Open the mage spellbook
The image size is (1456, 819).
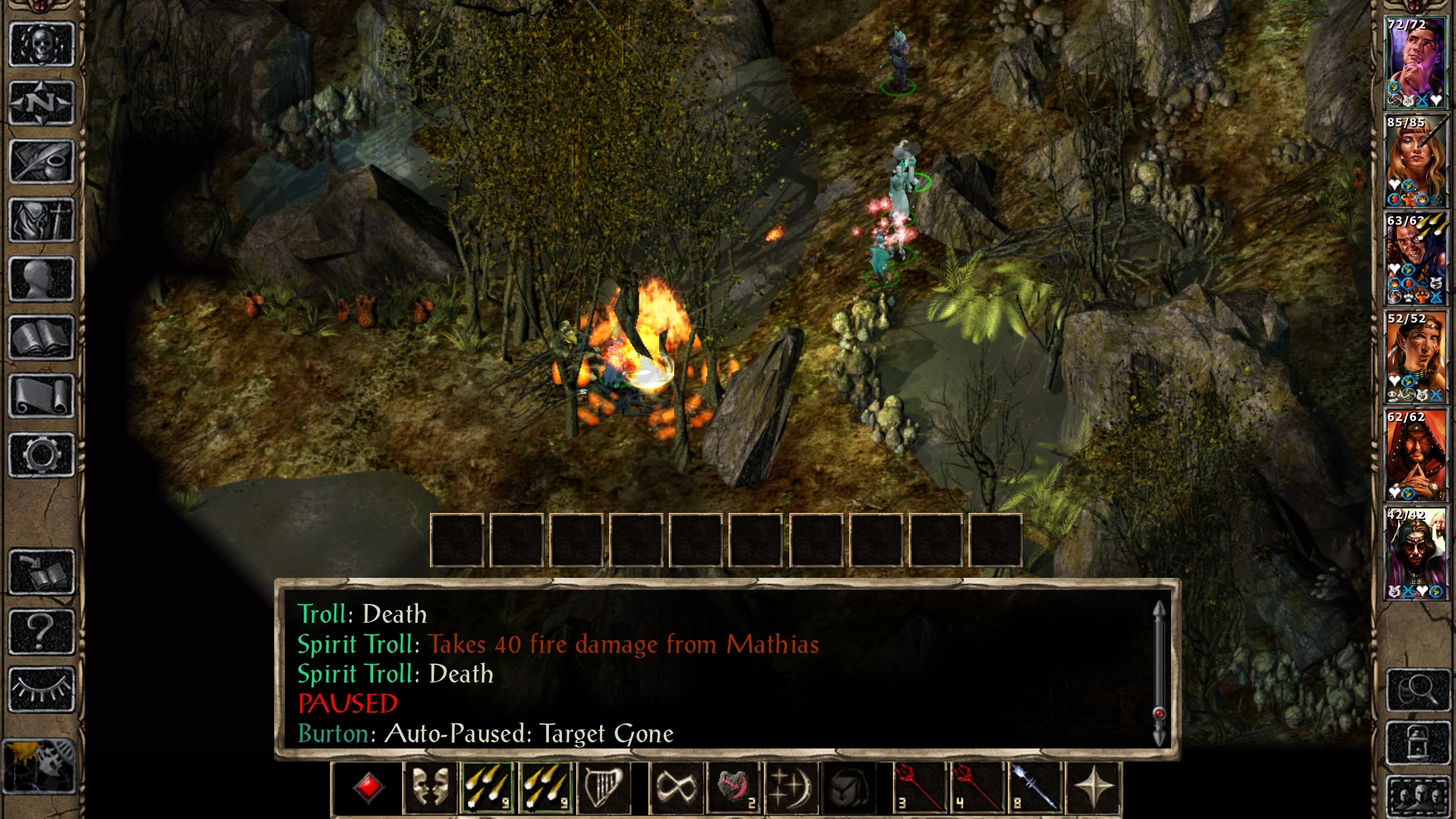[x=42, y=338]
